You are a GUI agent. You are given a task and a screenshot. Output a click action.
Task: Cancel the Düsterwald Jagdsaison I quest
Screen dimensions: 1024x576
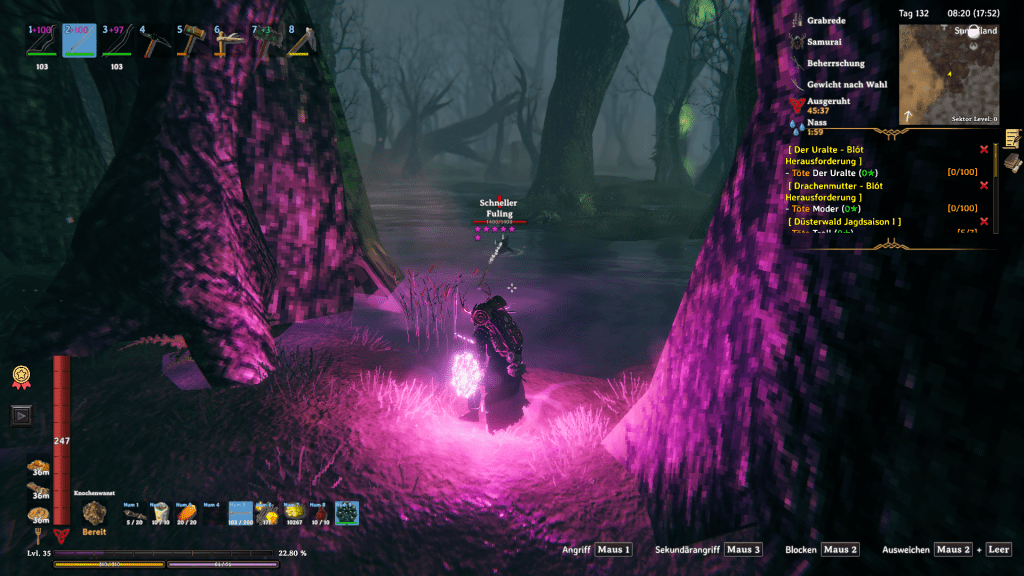[x=984, y=221]
